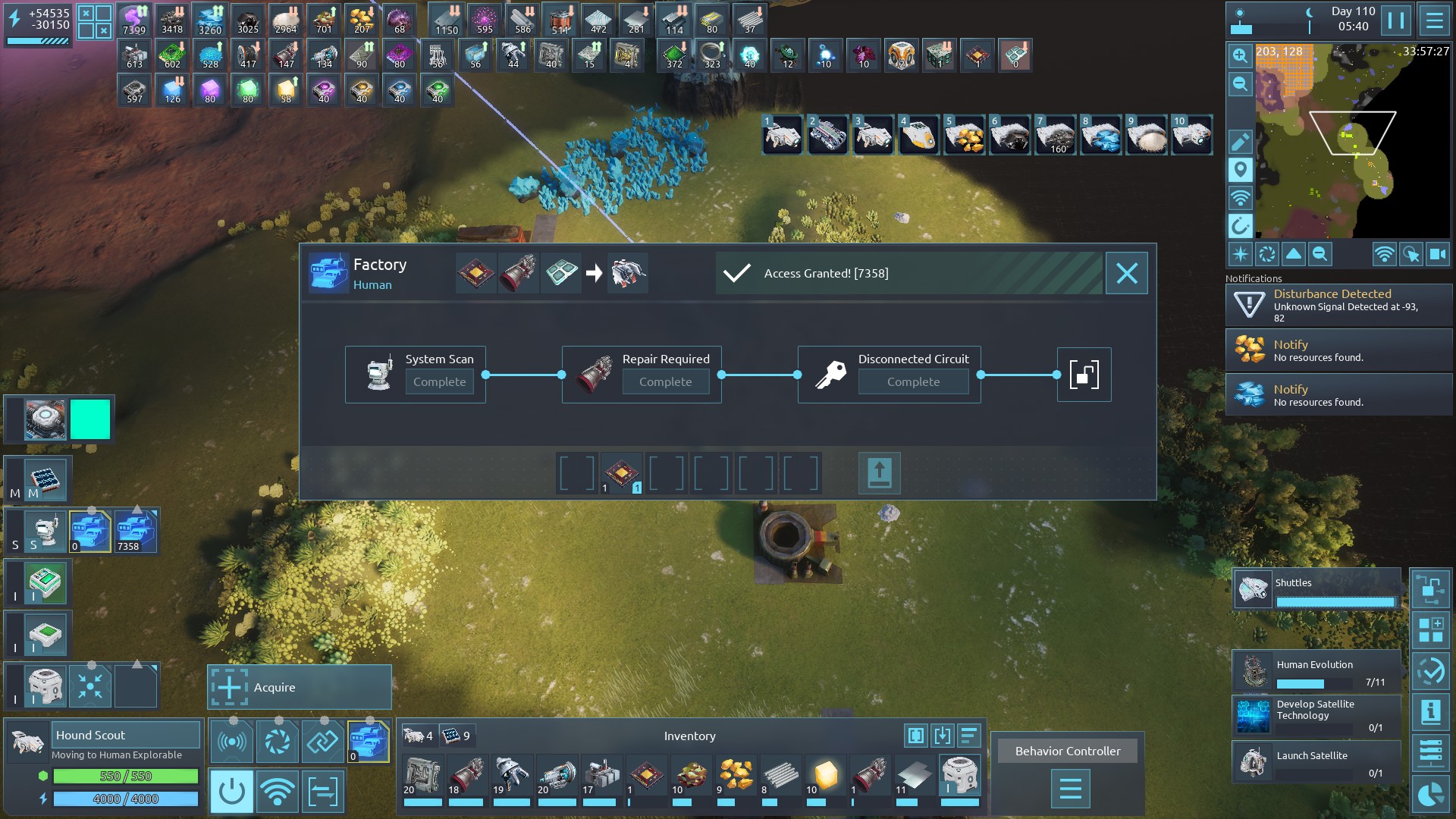1456x819 pixels.
Task: Click the Disconnected Circuit key step
Action: [889, 374]
